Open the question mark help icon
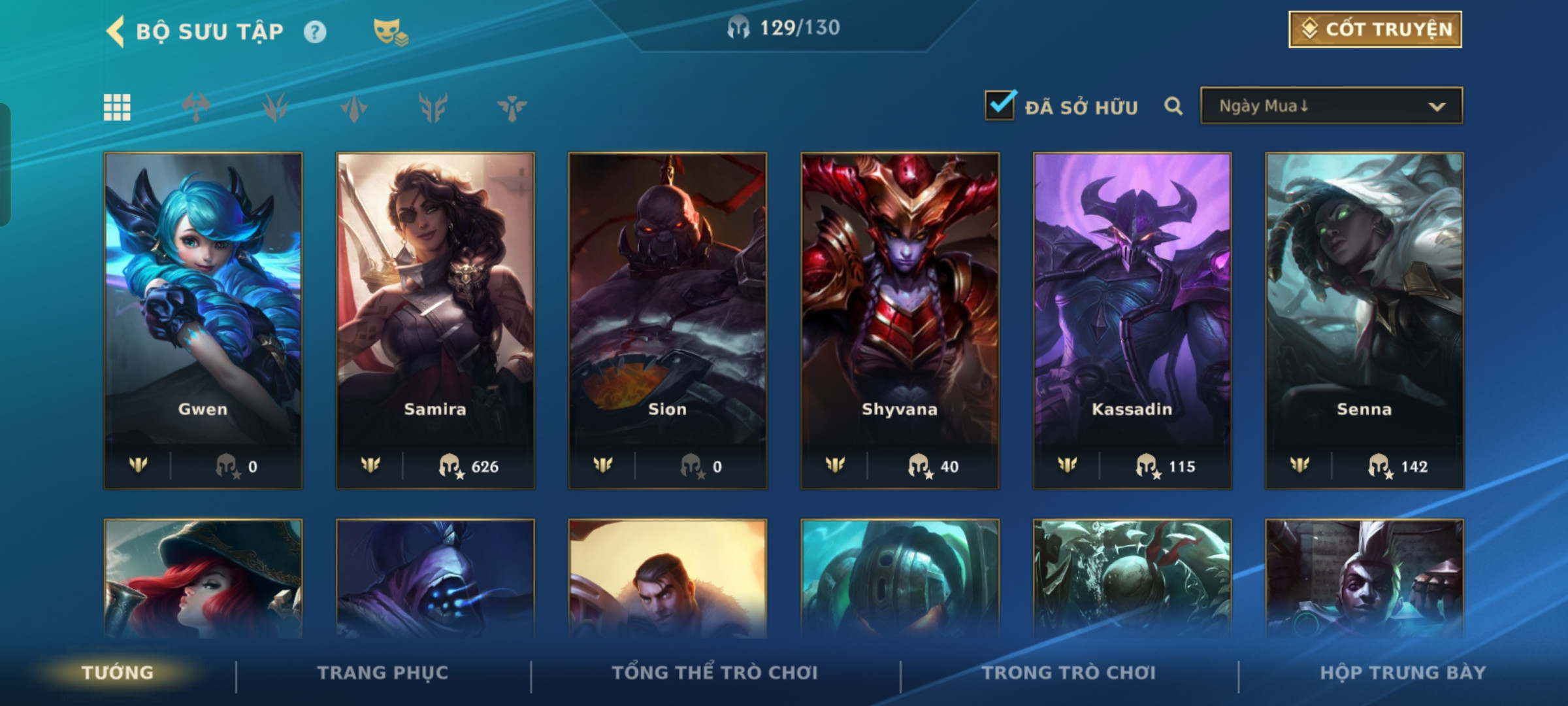 pos(315,32)
